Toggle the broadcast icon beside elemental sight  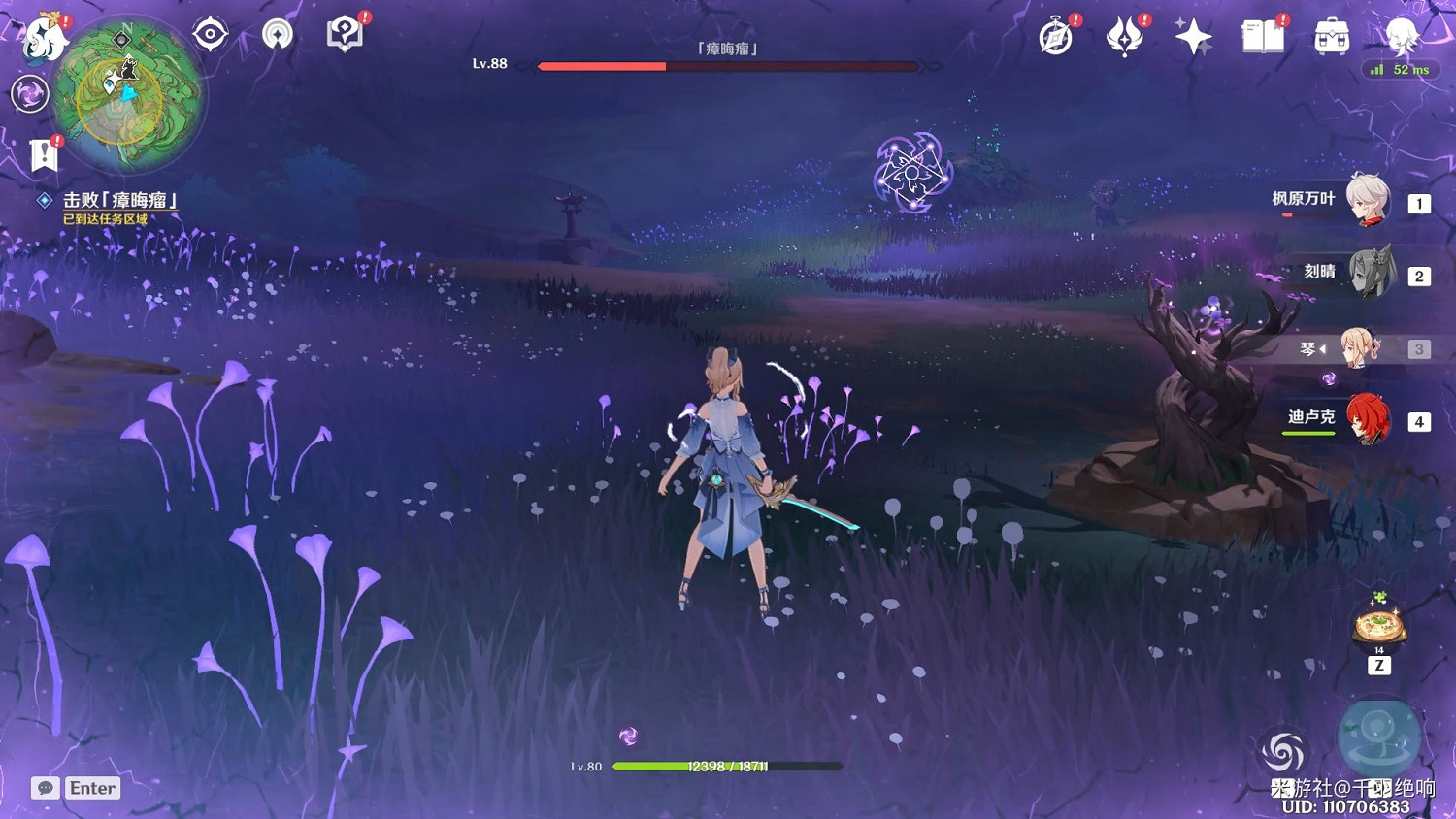point(277,34)
